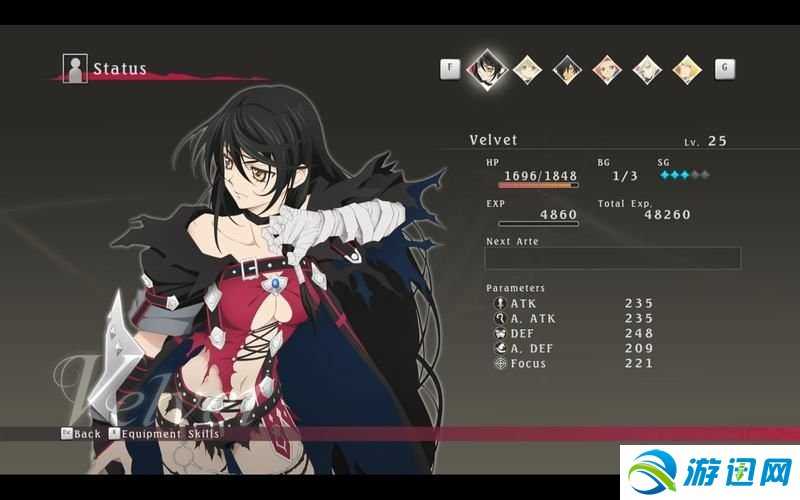This screenshot has height=500, width=800.
Task: Go Back from the Status screen
Action: [81, 434]
